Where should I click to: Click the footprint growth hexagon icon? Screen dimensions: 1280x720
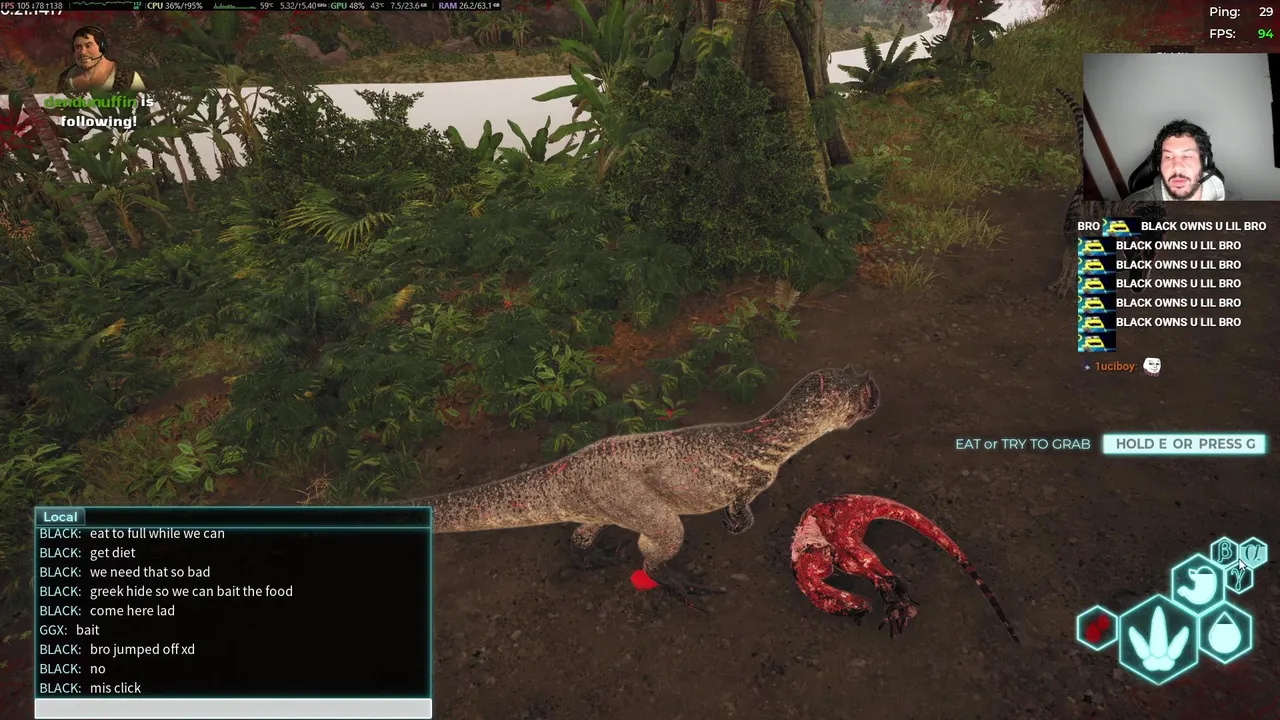1159,638
